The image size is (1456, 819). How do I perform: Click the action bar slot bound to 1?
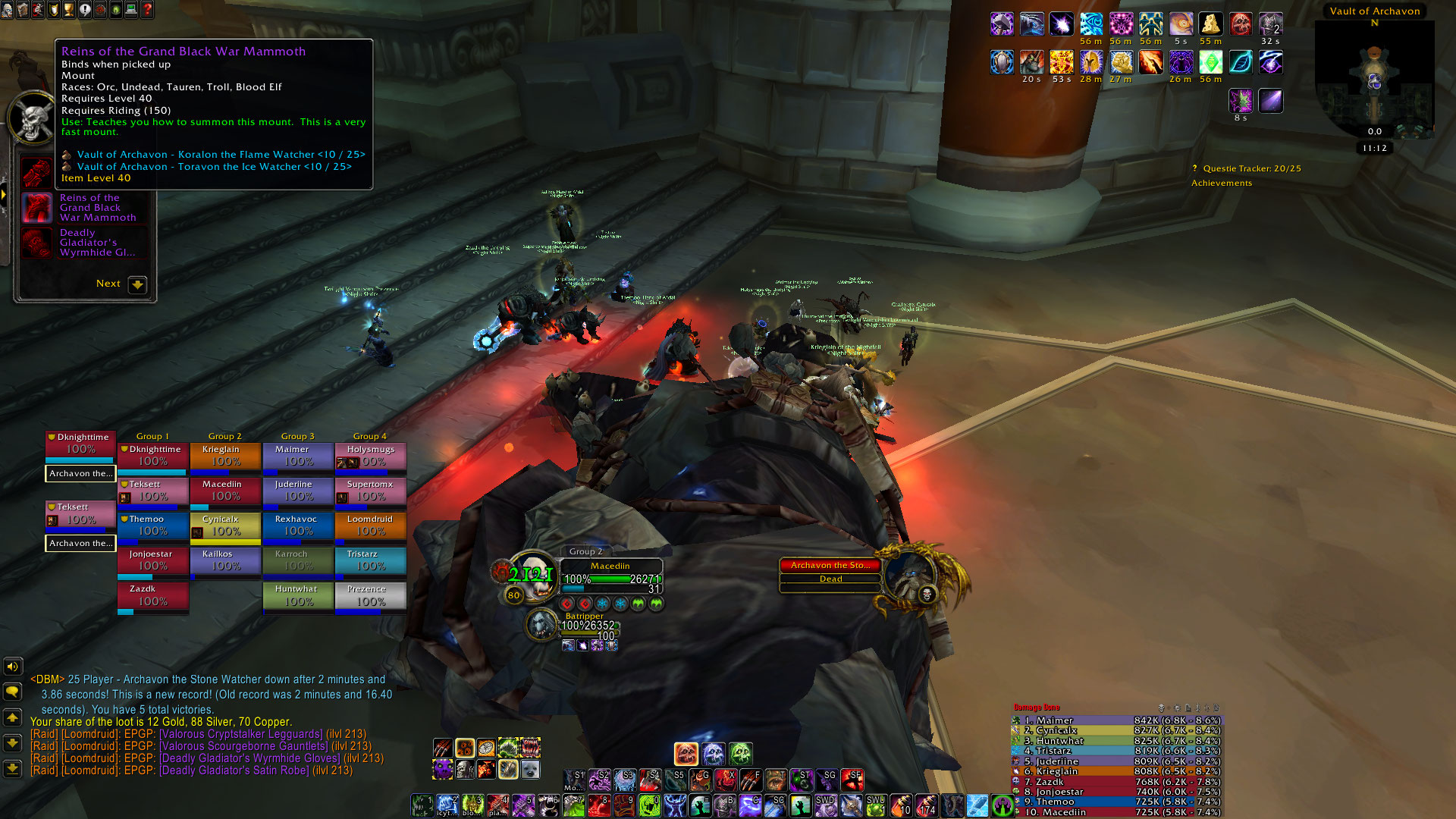coord(422,805)
